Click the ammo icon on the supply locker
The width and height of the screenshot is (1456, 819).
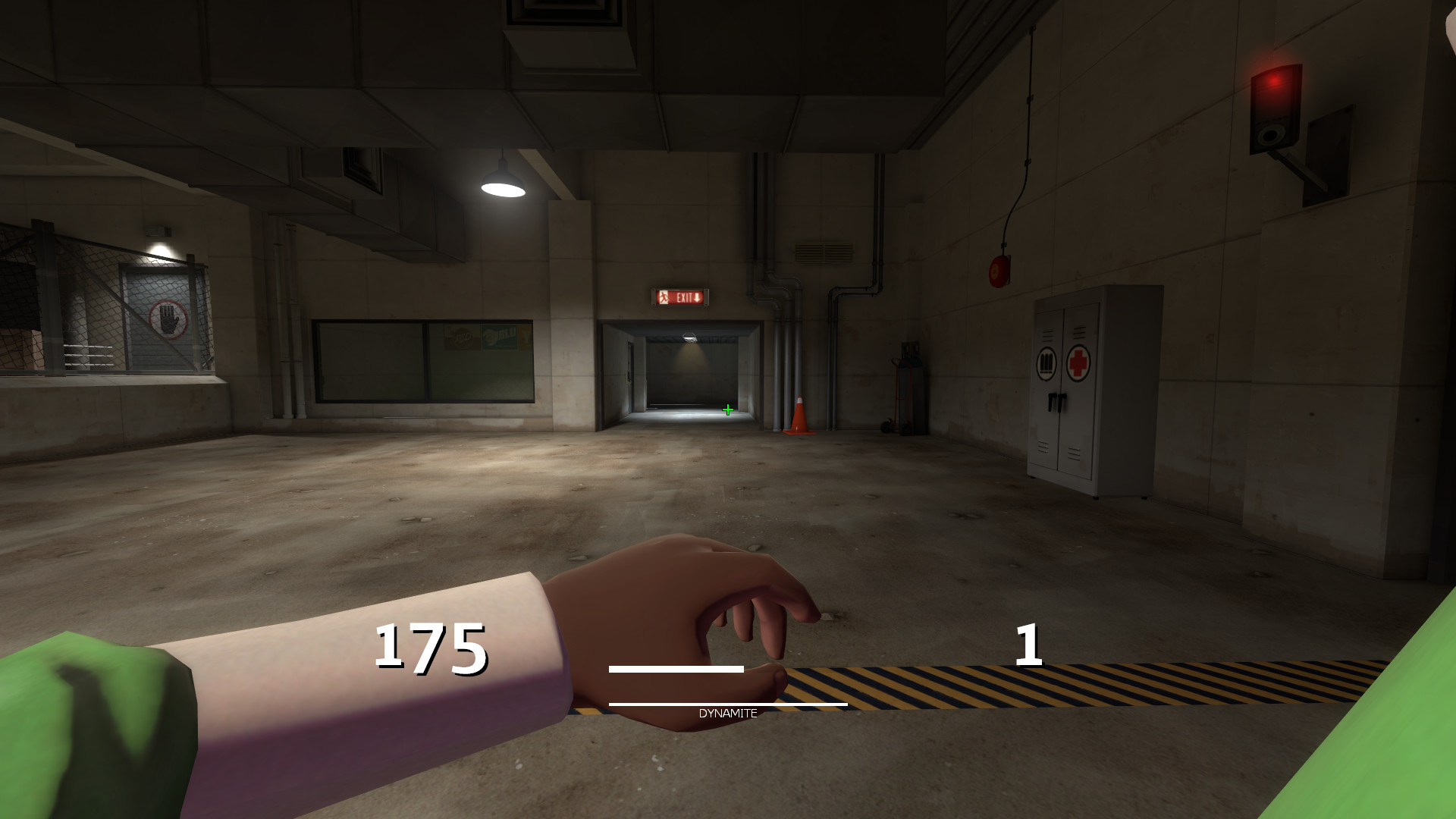[1046, 362]
